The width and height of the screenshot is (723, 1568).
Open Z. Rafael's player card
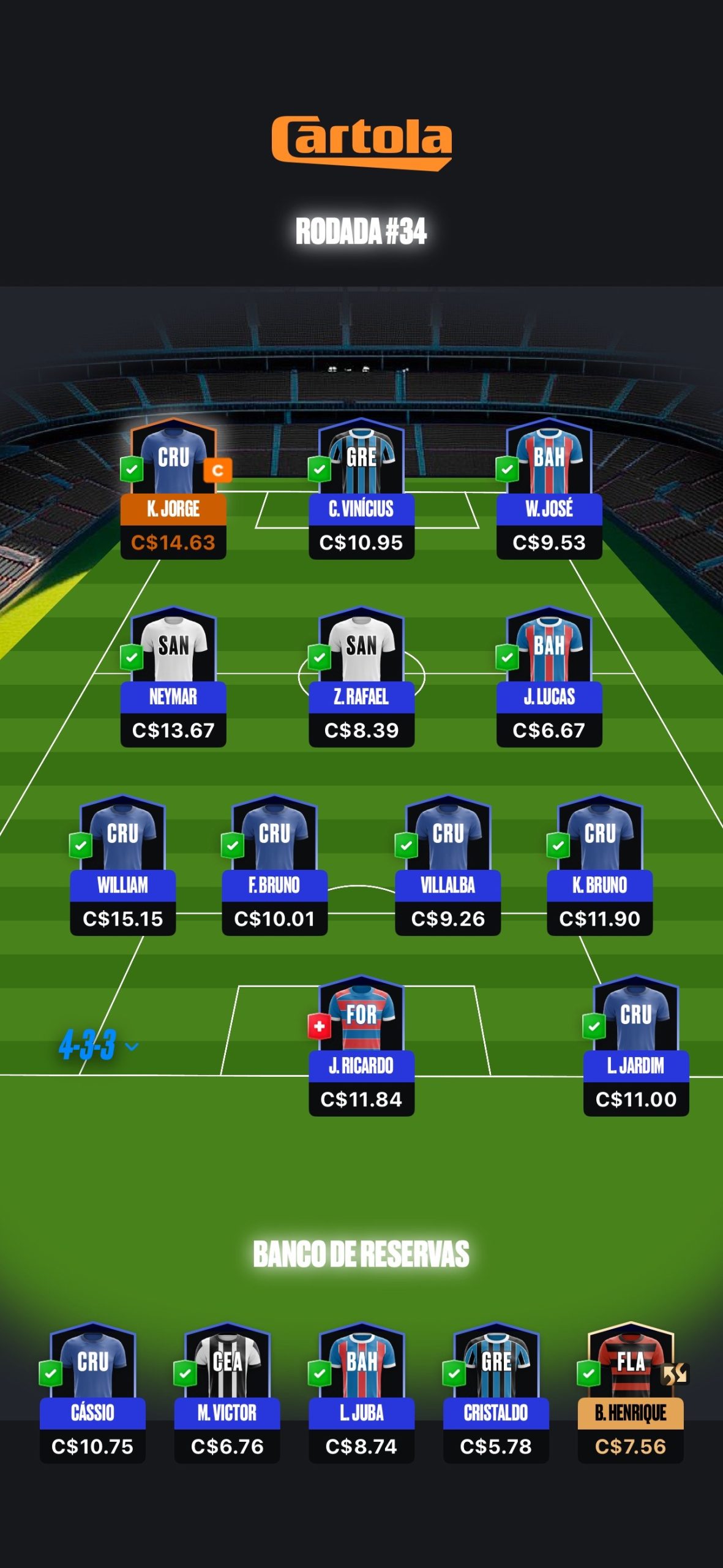(361, 678)
